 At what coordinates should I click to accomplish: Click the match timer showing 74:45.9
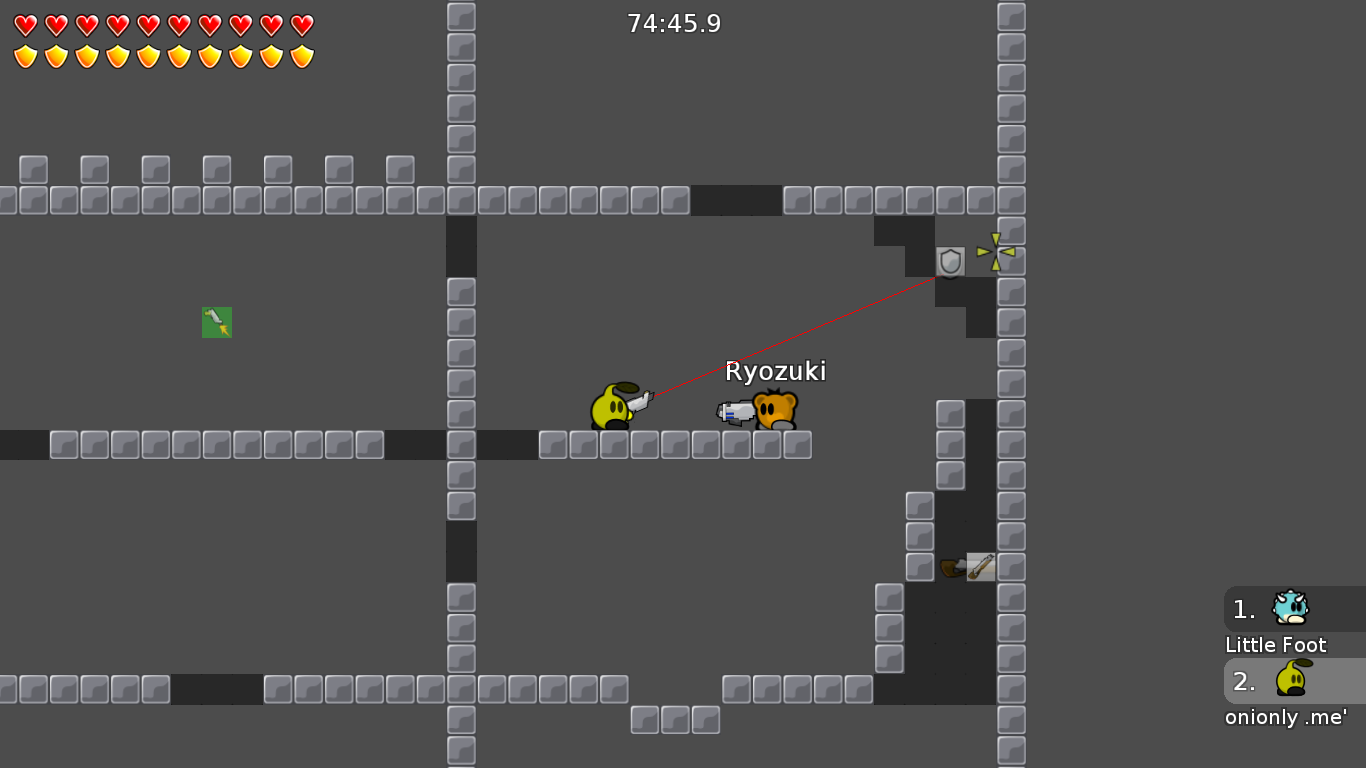(x=675, y=23)
